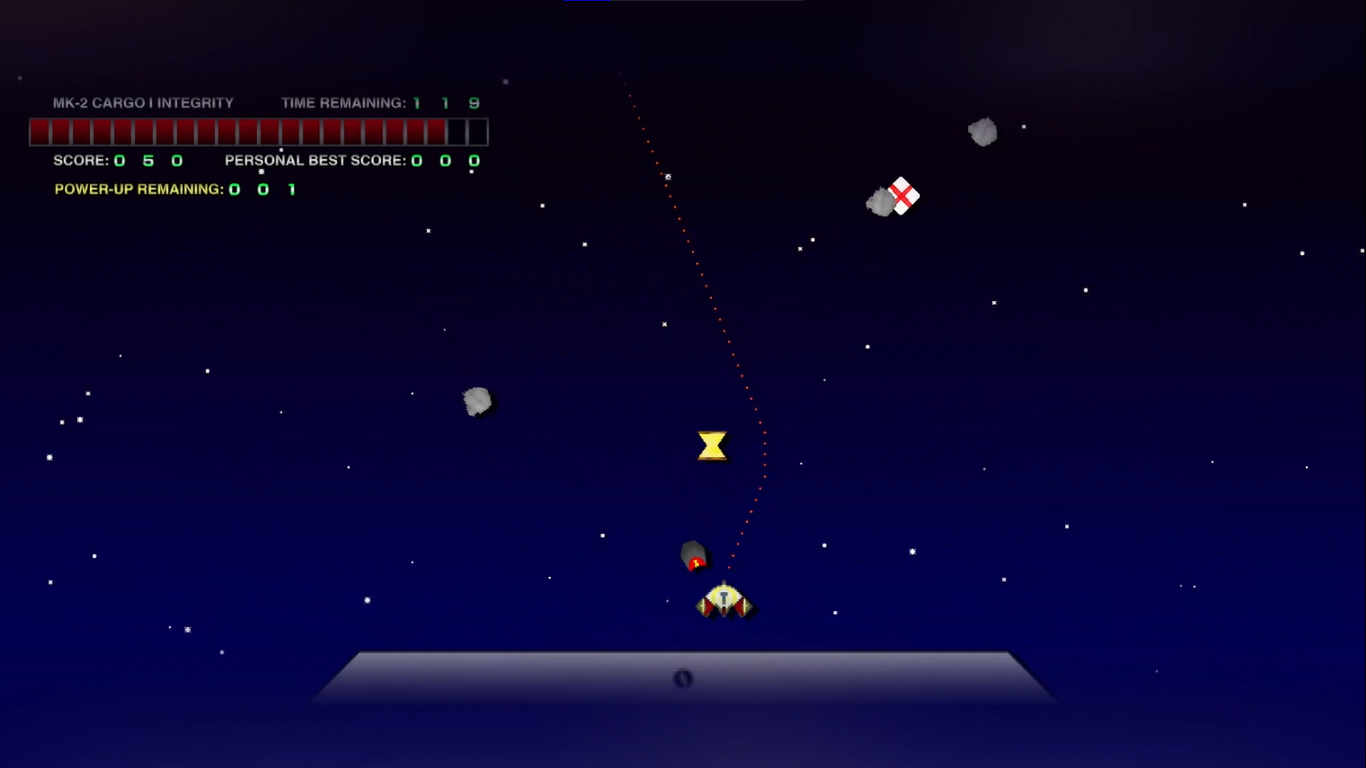
Task: Click the small asteroid near the top-right corner
Action: pos(982,131)
